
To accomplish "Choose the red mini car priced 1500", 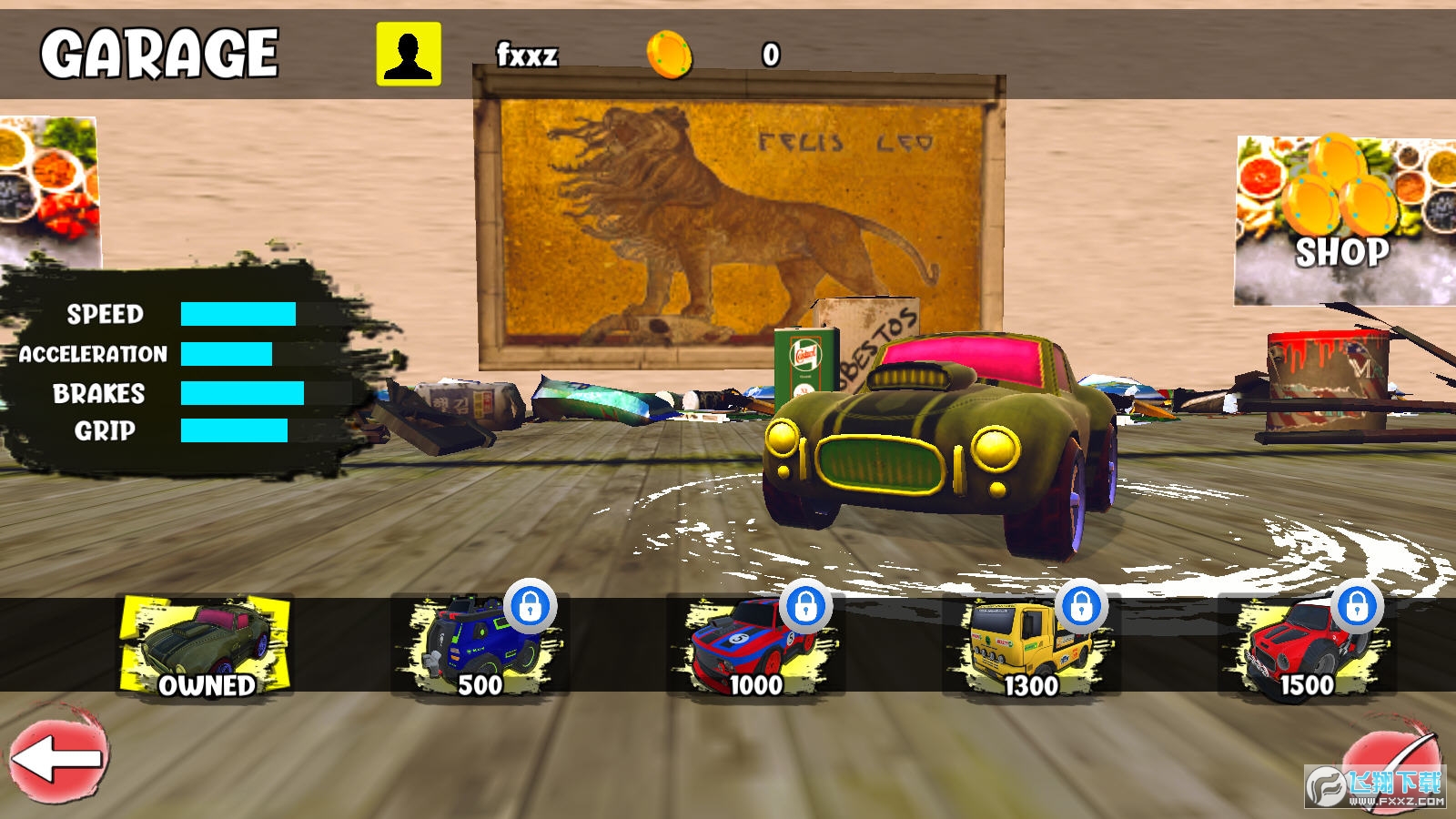I will coord(1307,645).
